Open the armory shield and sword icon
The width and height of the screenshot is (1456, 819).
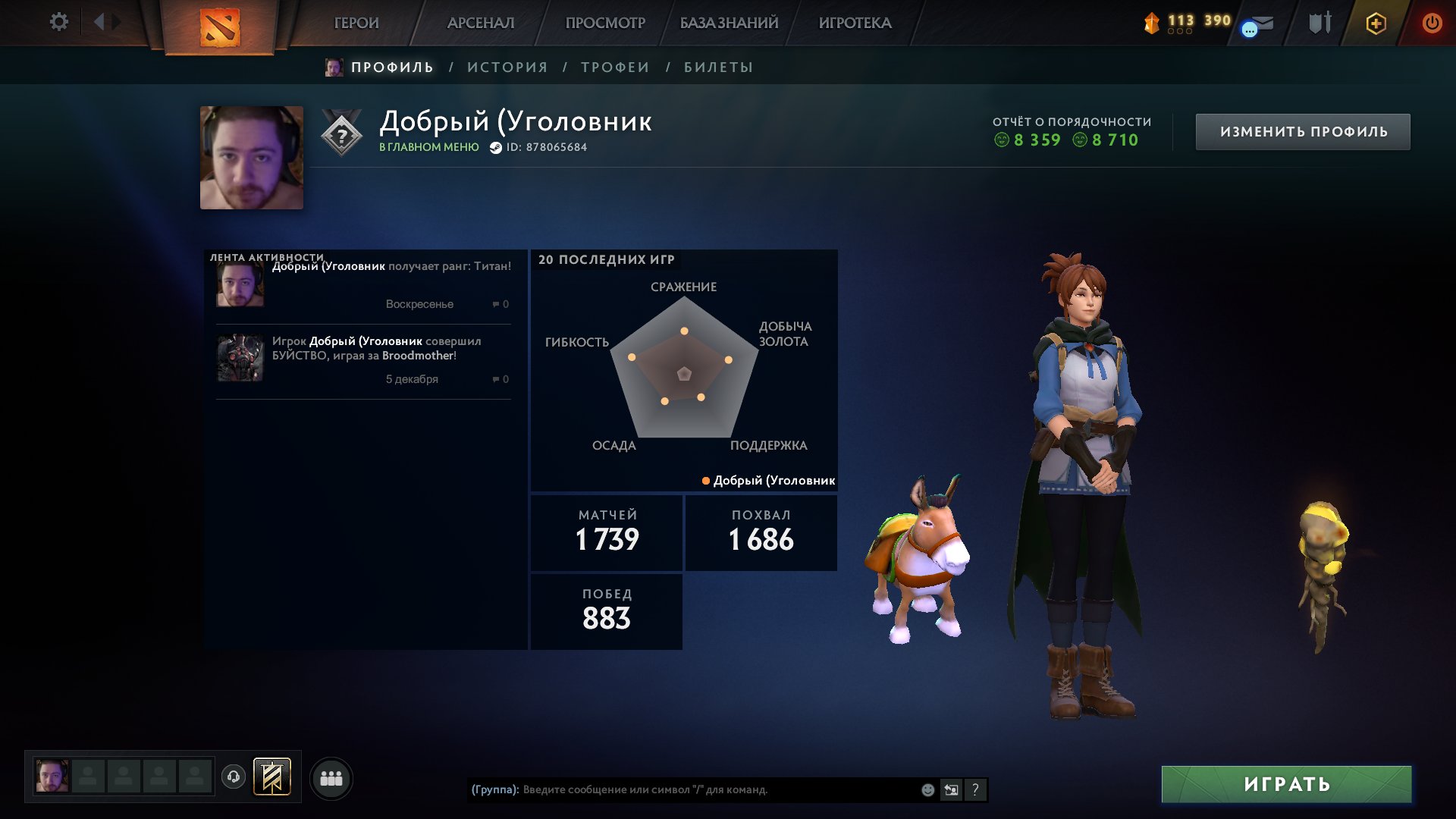click(x=1319, y=23)
